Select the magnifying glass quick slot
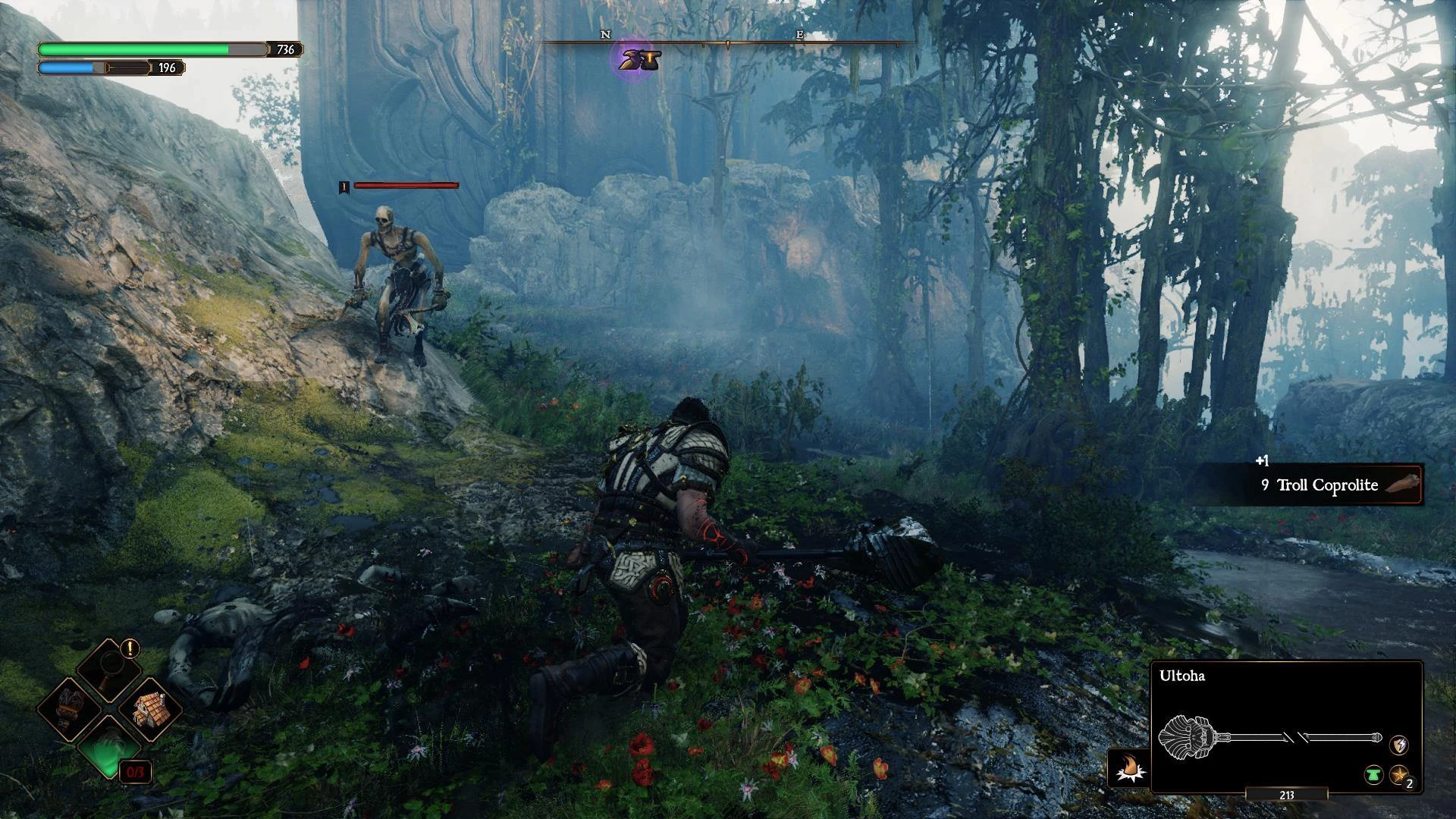 point(108,670)
